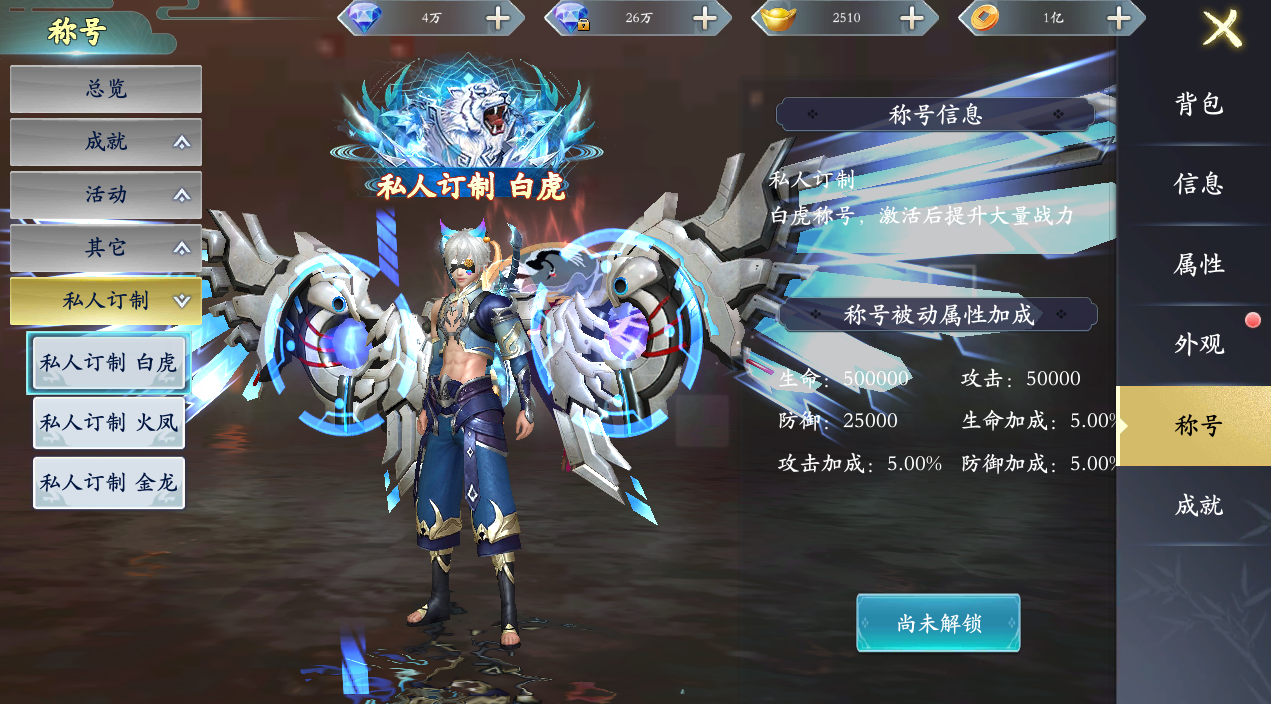
Task: Add copper coins with the plus button
Action: (1119, 18)
